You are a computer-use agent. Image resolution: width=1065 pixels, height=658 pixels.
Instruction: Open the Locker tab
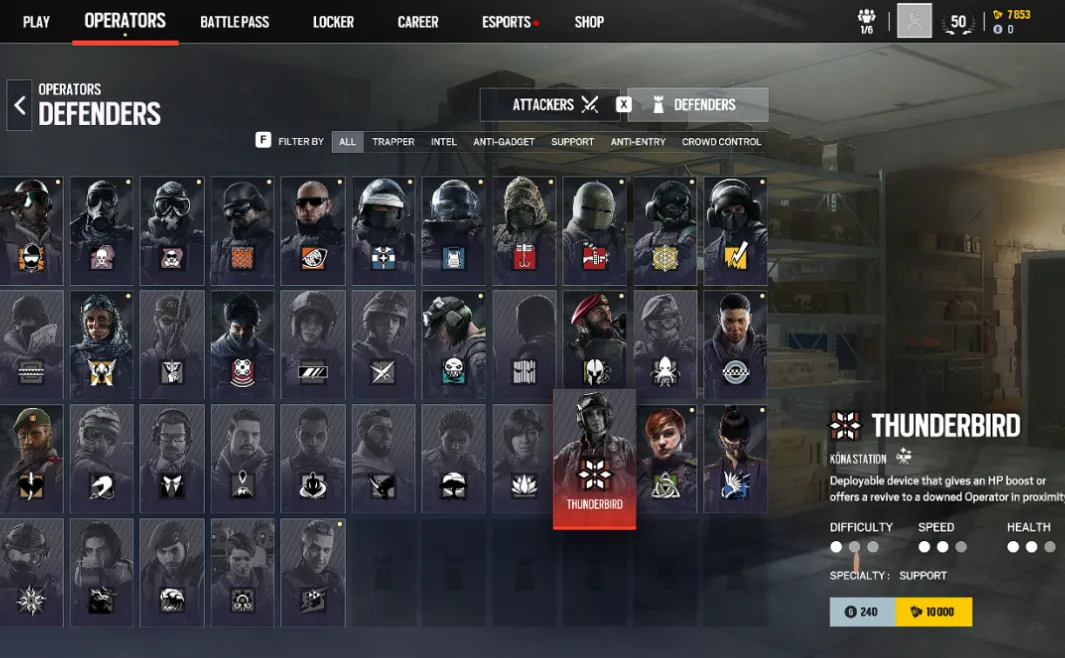333,22
